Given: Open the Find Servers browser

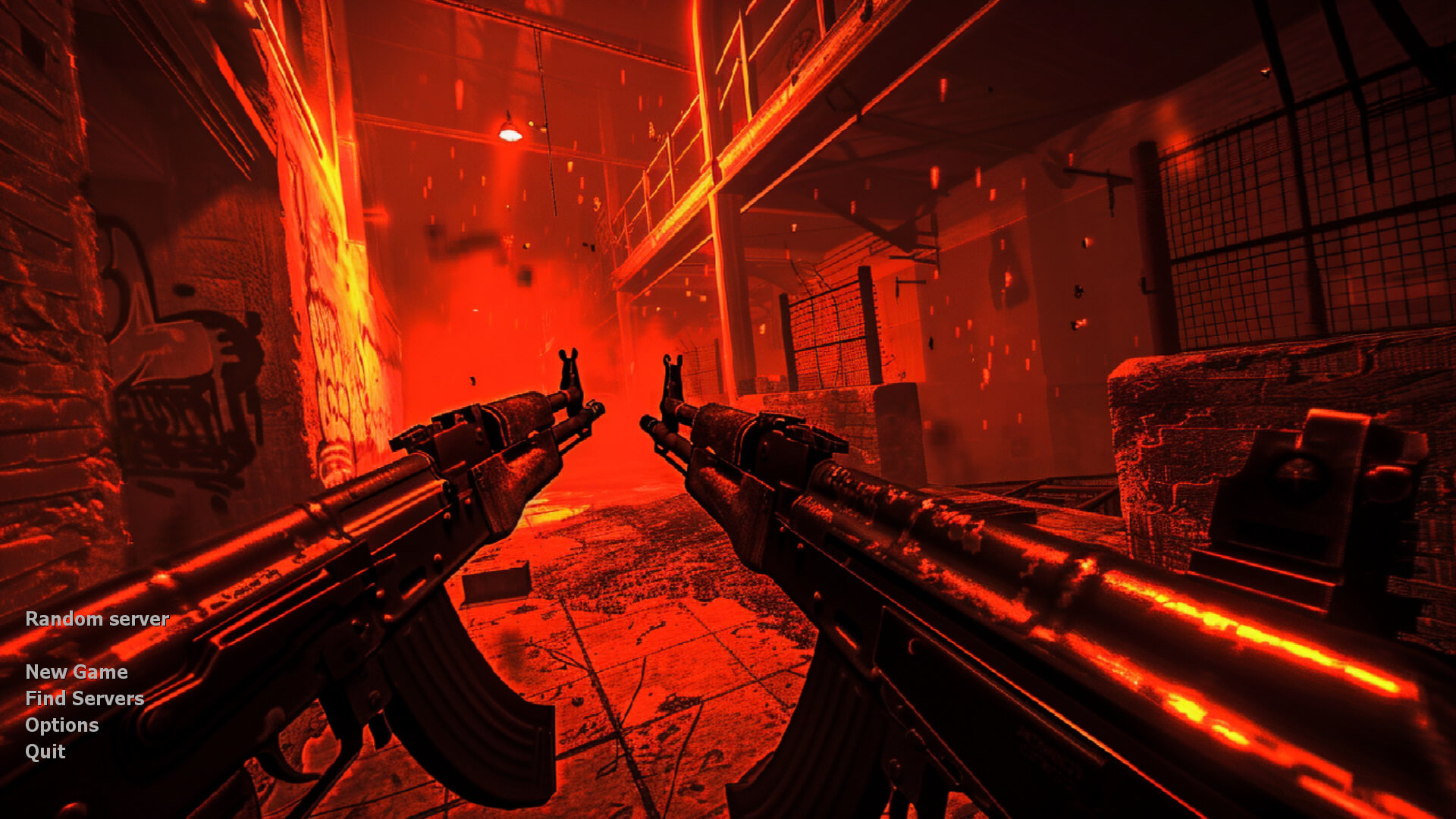Looking at the screenshot, I should click(x=84, y=698).
